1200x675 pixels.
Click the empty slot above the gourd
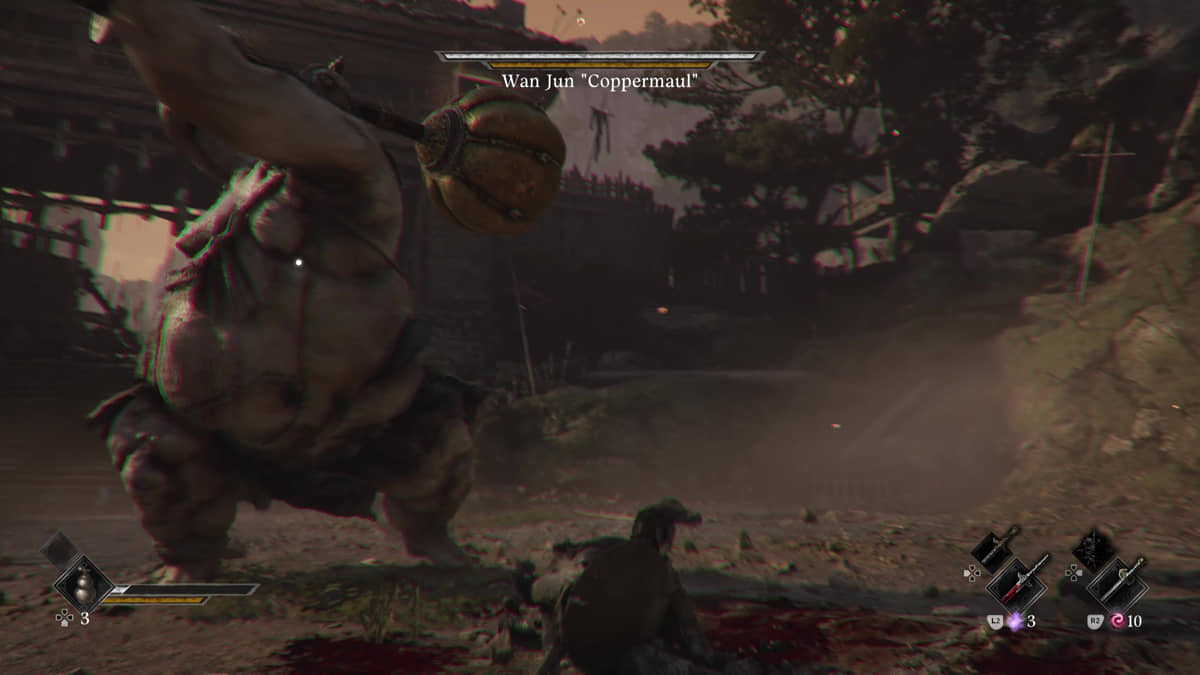pyautogui.click(x=58, y=548)
